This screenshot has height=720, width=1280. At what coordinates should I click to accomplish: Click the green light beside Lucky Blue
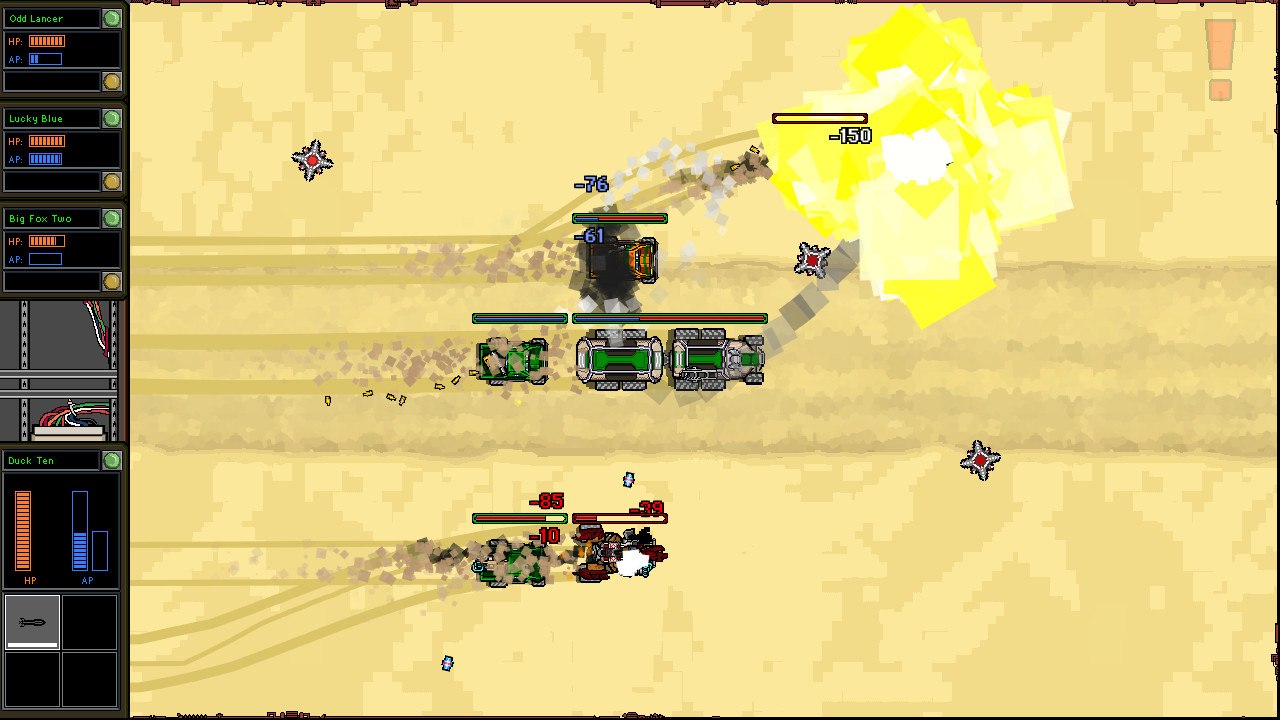click(112, 119)
